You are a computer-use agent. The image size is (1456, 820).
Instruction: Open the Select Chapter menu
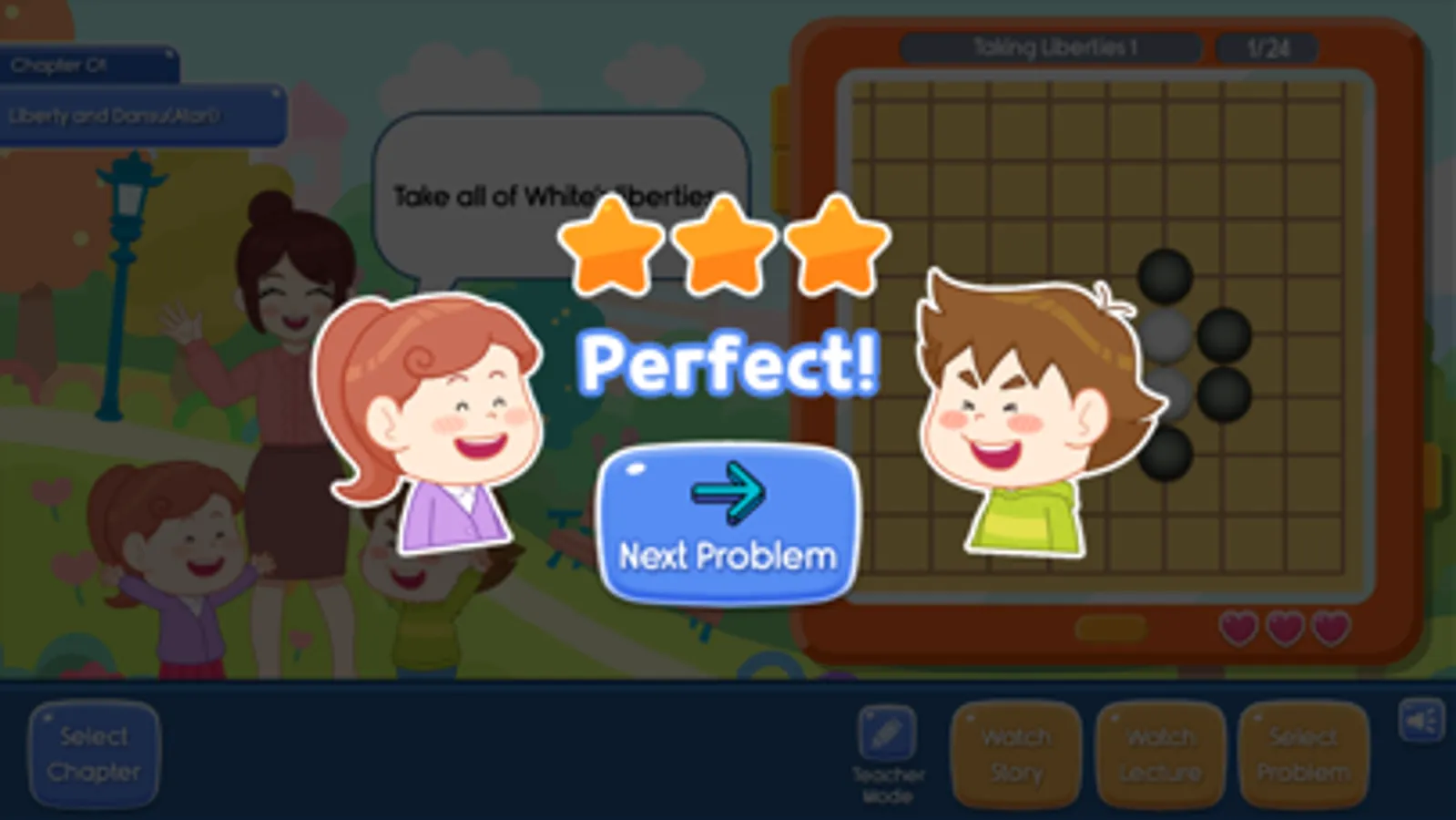pyautogui.click(x=94, y=753)
